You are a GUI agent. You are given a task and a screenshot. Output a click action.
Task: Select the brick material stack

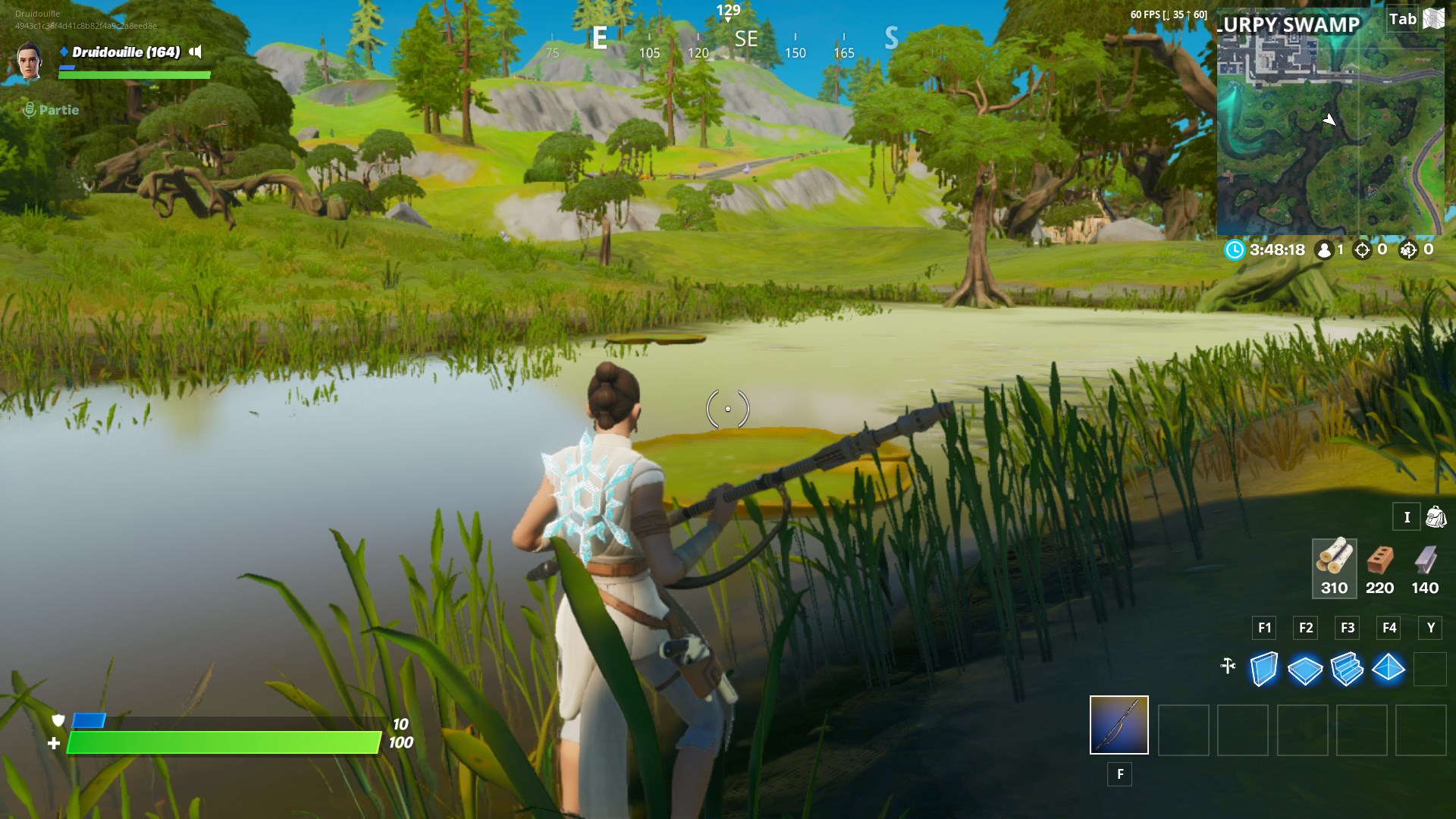(1379, 567)
